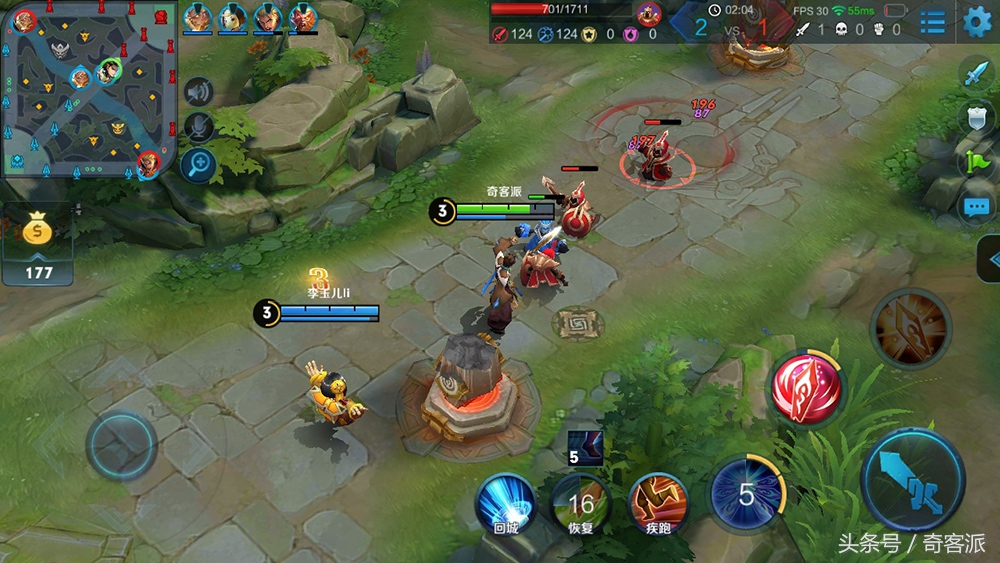Activate the 疾跑 sprint spell
1000x563 pixels.
tap(657, 505)
